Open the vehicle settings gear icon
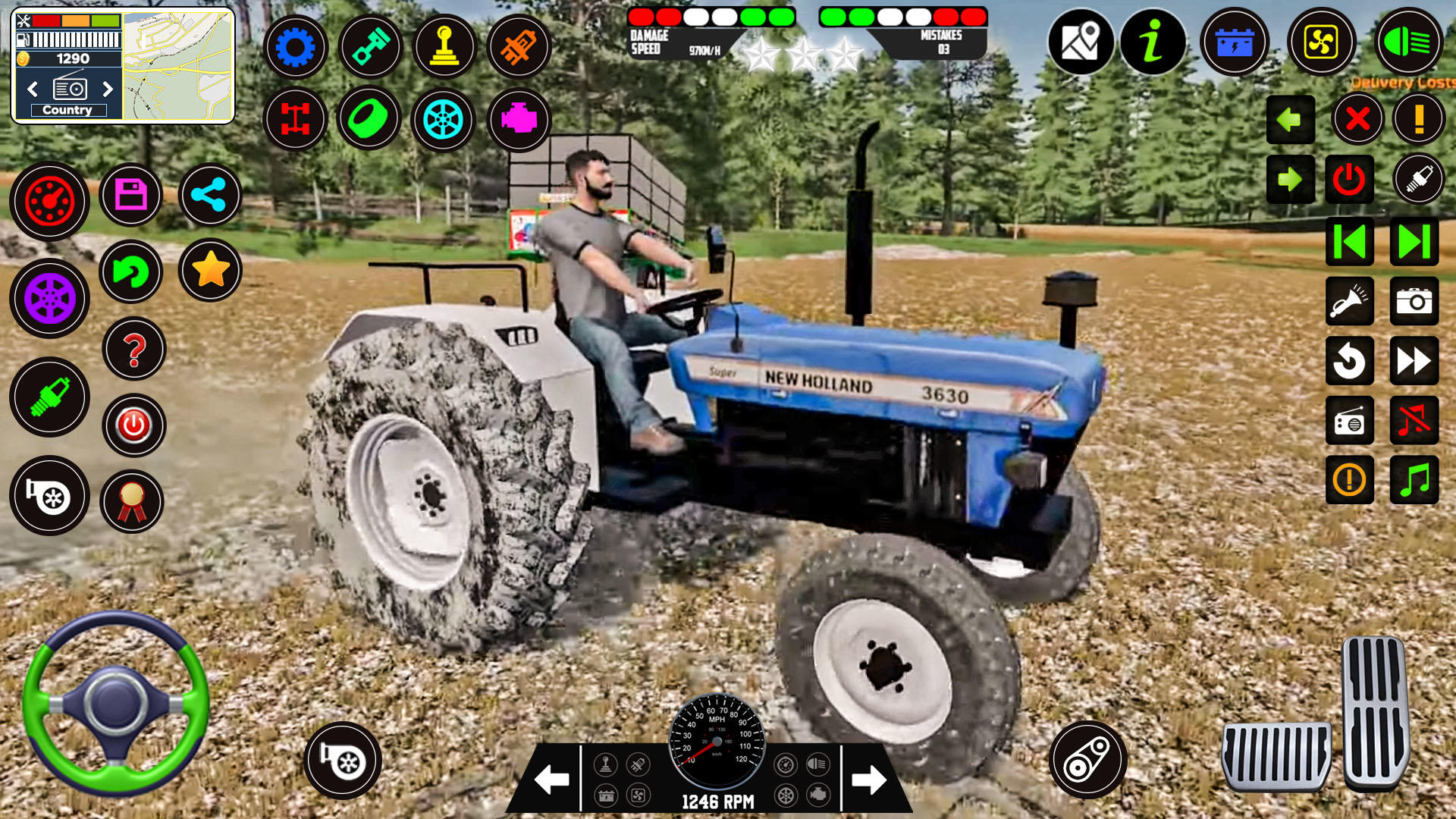The width and height of the screenshot is (1456, 819). [x=296, y=47]
